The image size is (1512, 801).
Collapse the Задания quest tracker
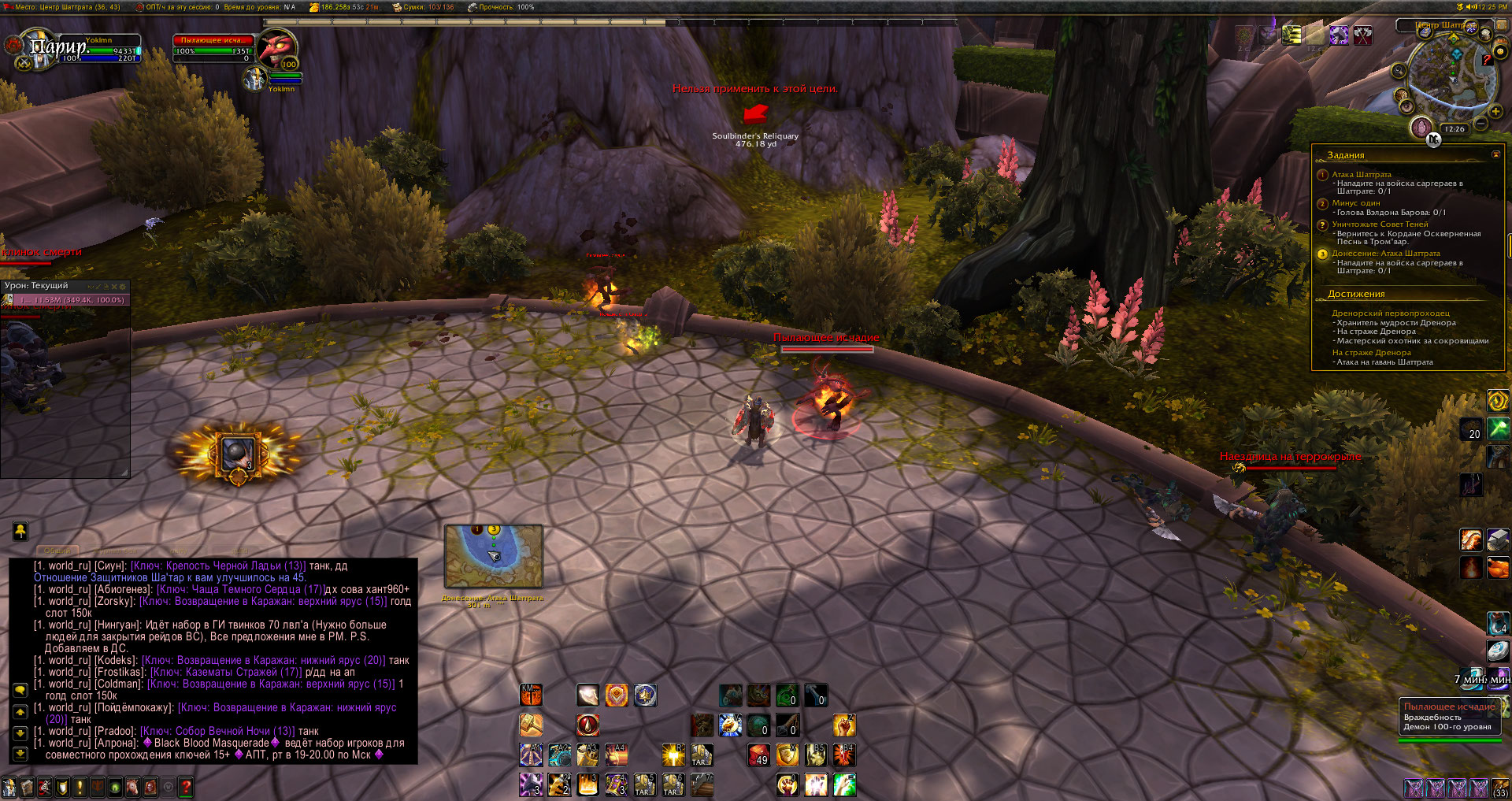pyautogui.click(x=1495, y=154)
